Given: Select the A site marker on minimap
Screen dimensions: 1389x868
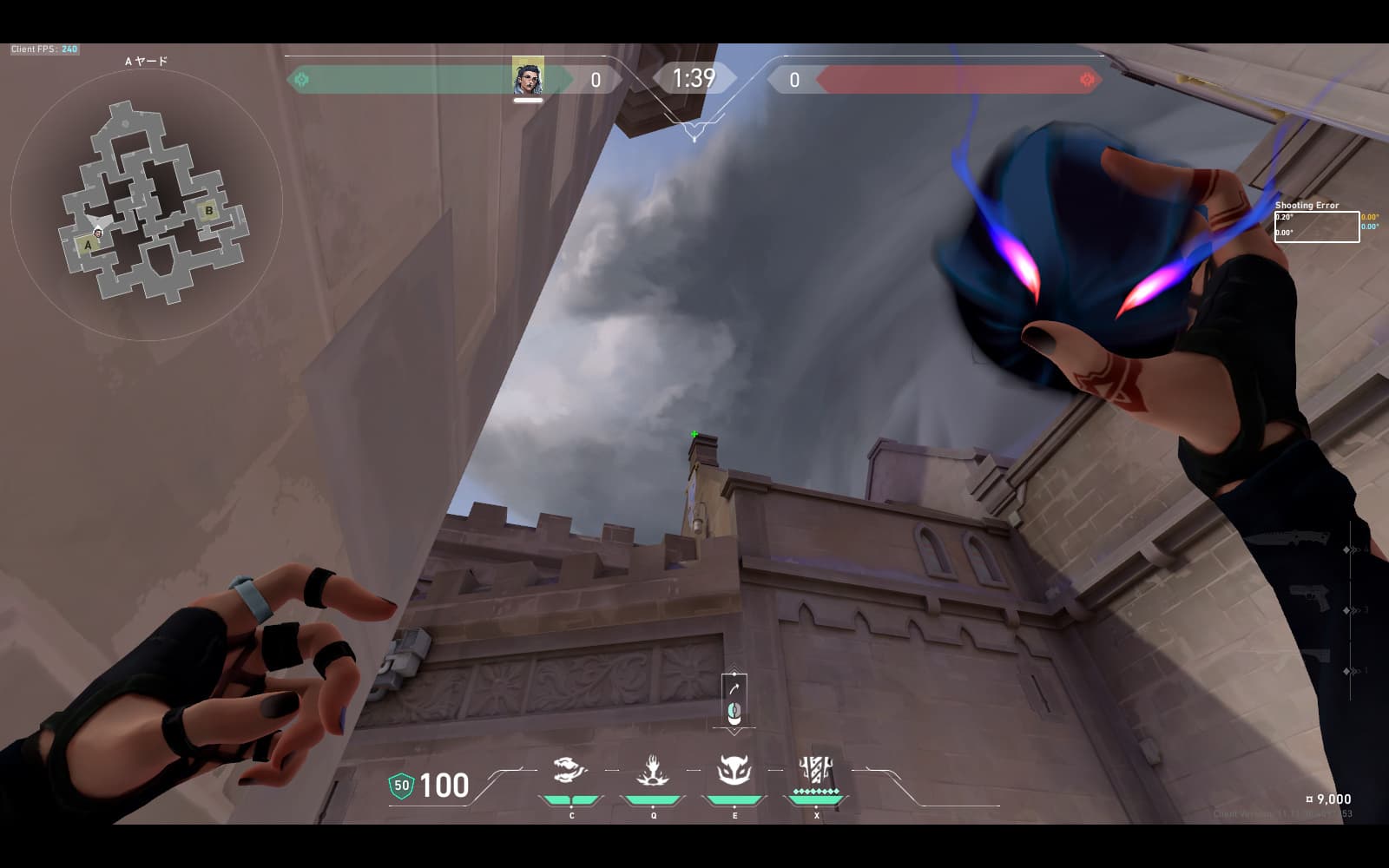Looking at the screenshot, I should pos(88,245).
